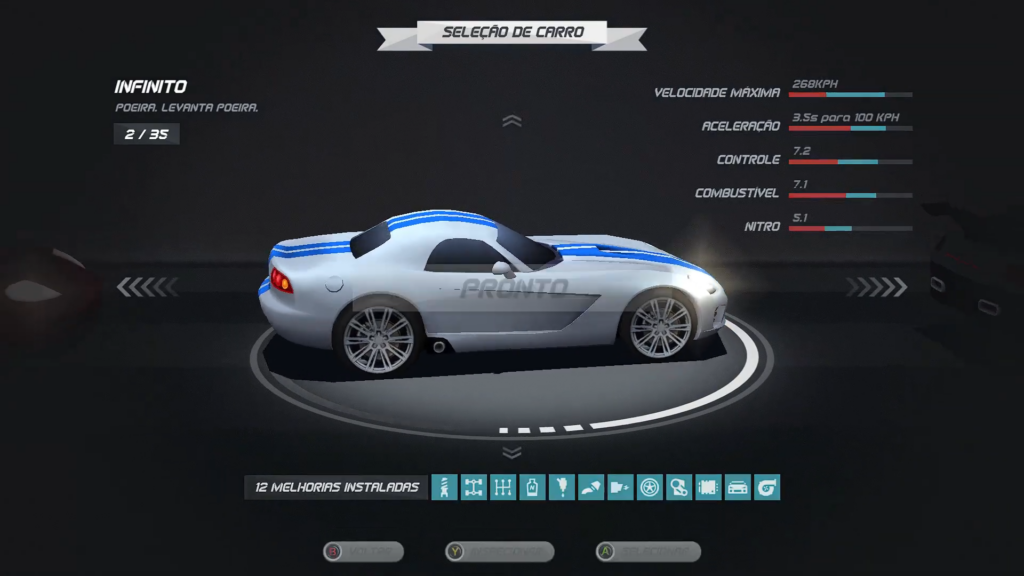Switch to the next car with right chevrons
The width and height of the screenshot is (1024, 576).
coord(877,288)
